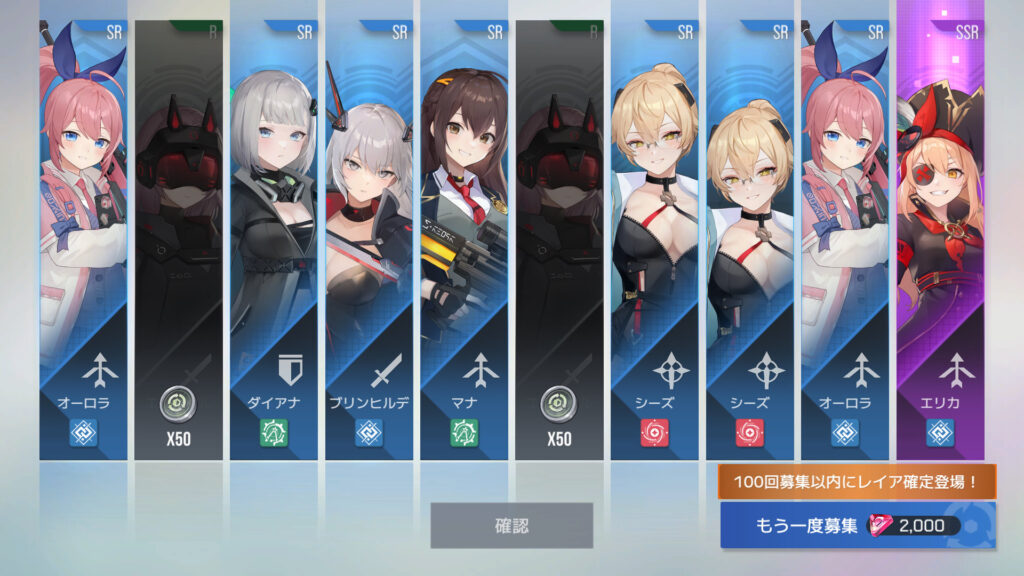Choose the ブリンヒルデ character card
The image size is (1024, 576).
pos(369,240)
